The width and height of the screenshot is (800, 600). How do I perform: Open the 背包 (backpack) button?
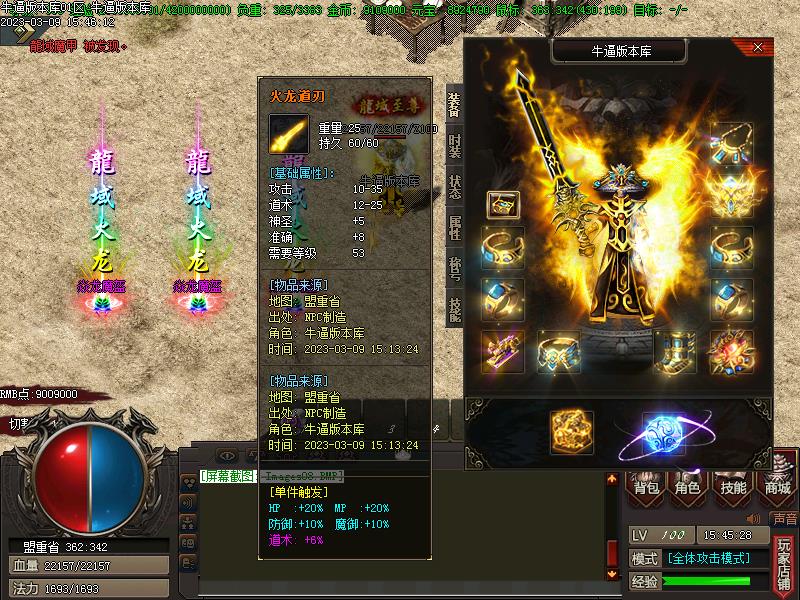tap(647, 487)
